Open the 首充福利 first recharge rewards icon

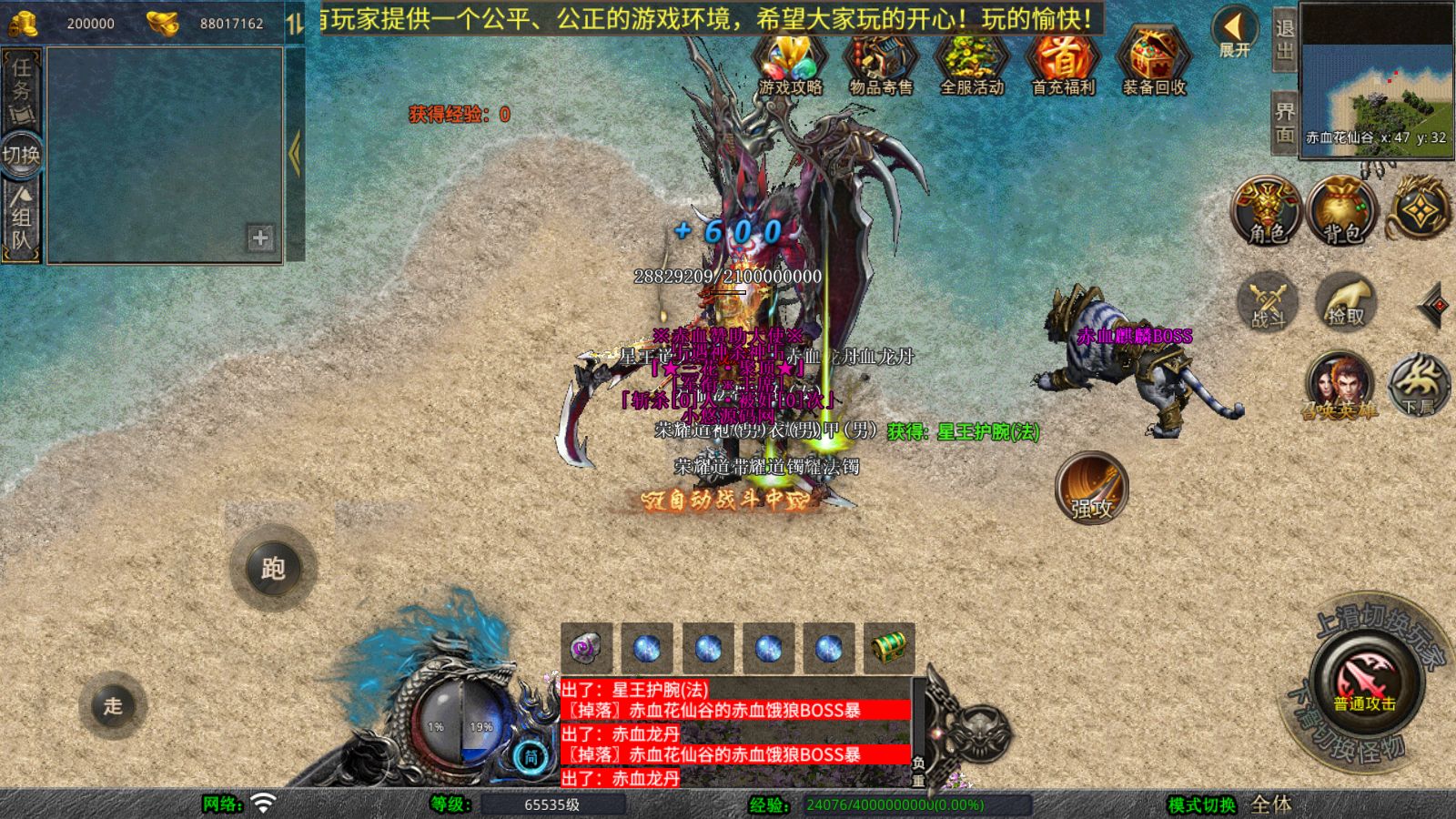(1061, 62)
